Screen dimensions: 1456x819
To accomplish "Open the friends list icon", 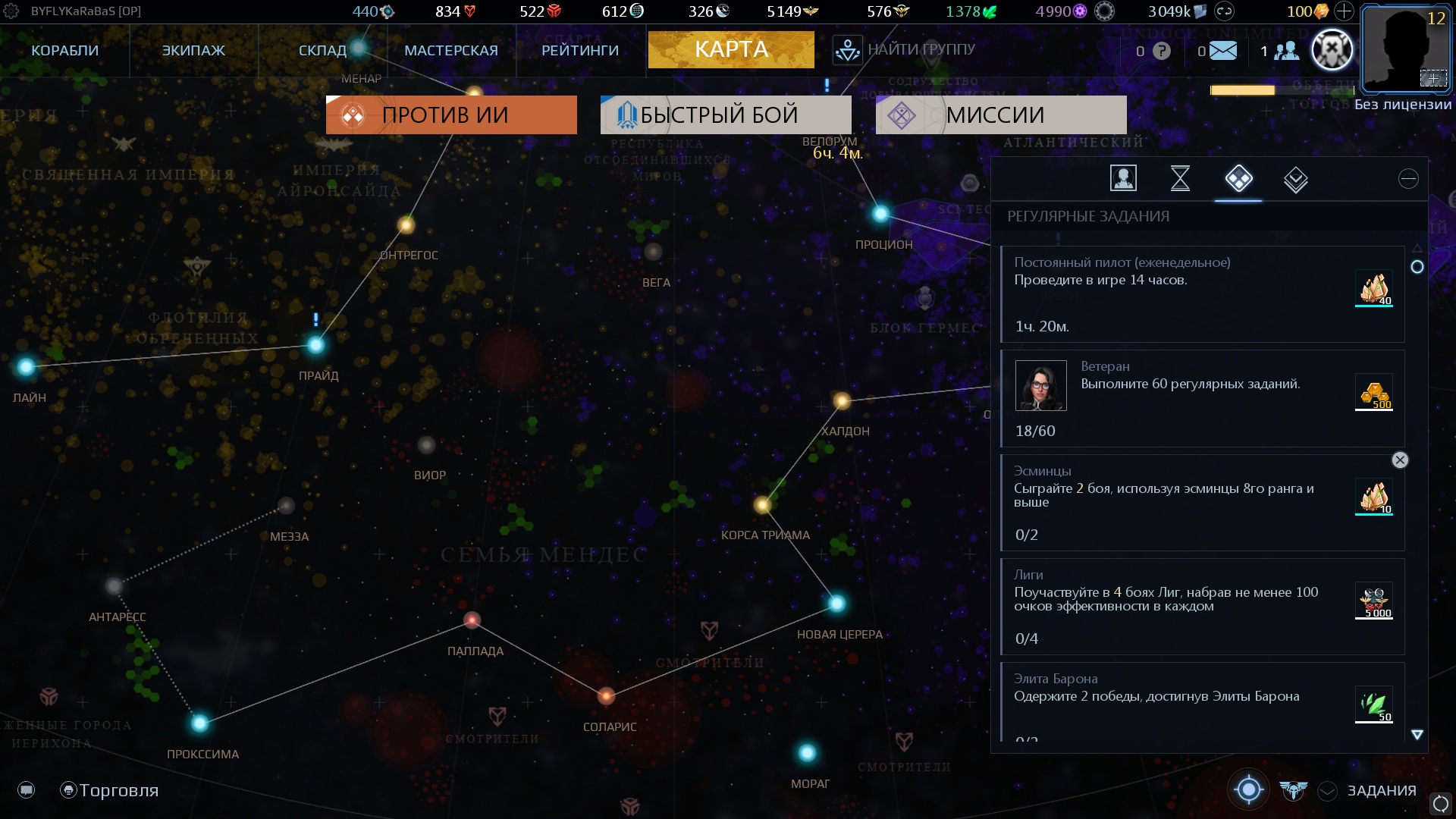I will pos(1286,51).
